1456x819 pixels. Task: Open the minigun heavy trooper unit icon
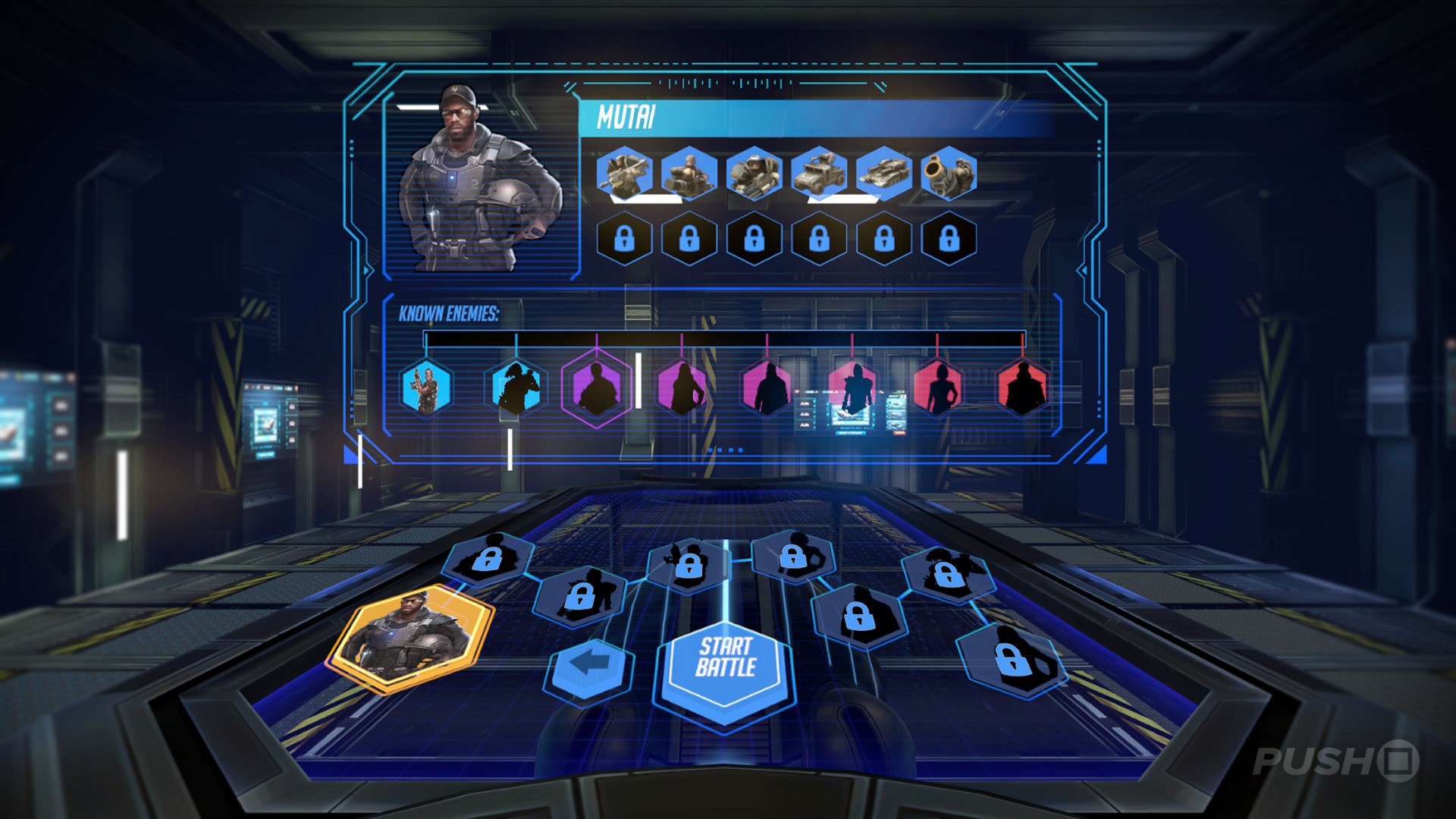752,176
